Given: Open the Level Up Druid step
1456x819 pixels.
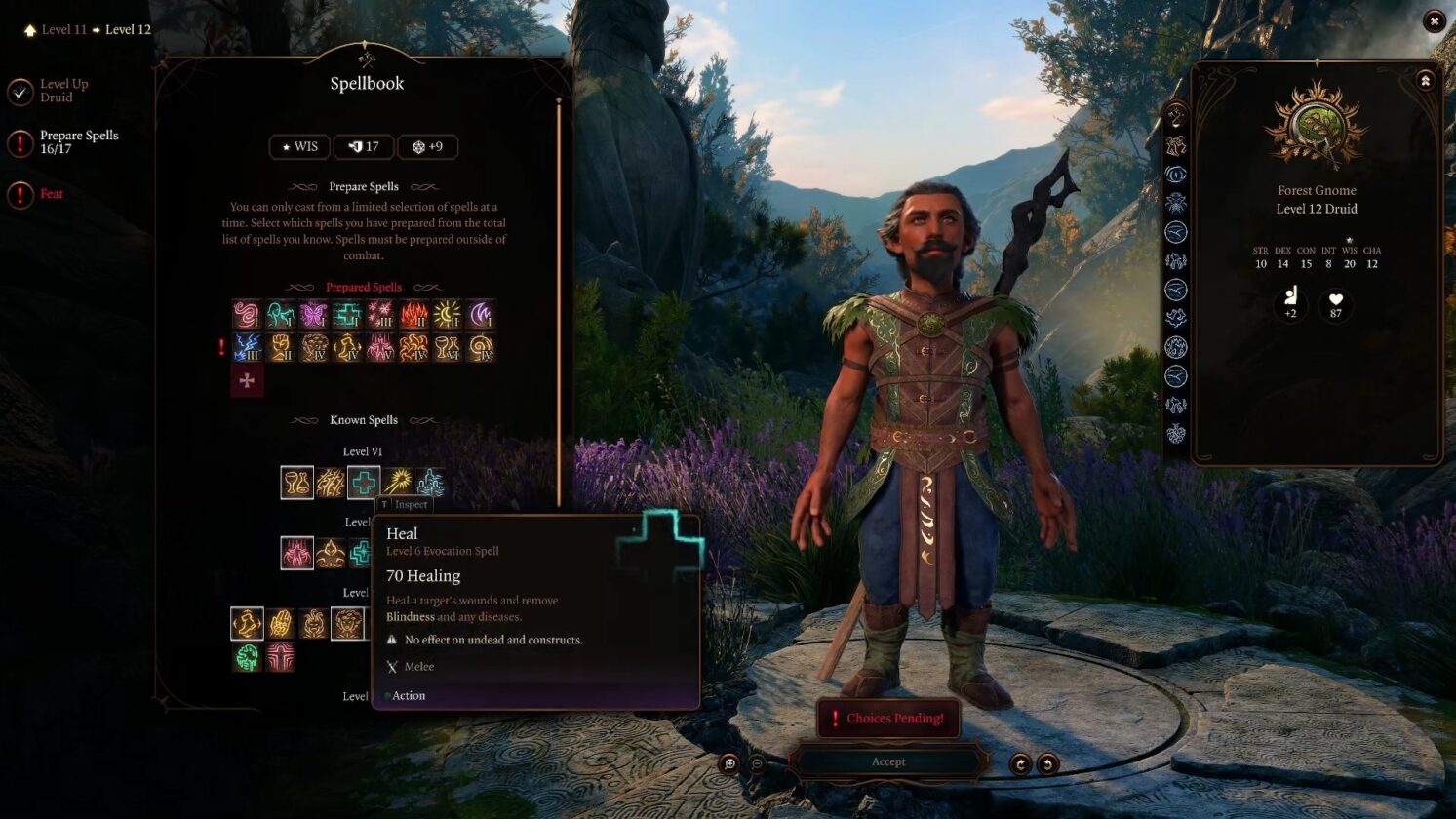Looking at the screenshot, I should click(x=62, y=91).
